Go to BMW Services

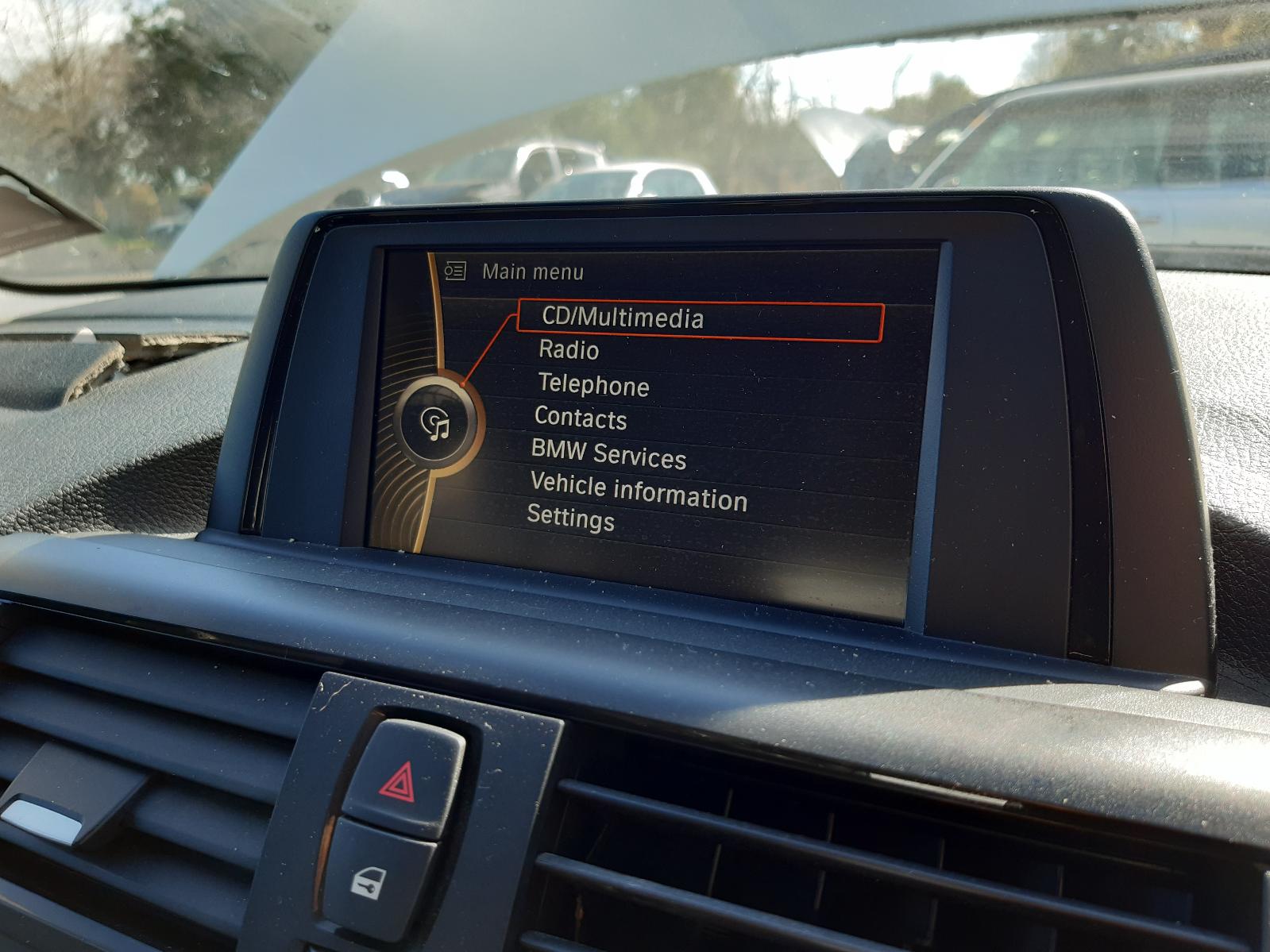coord(608,455)
